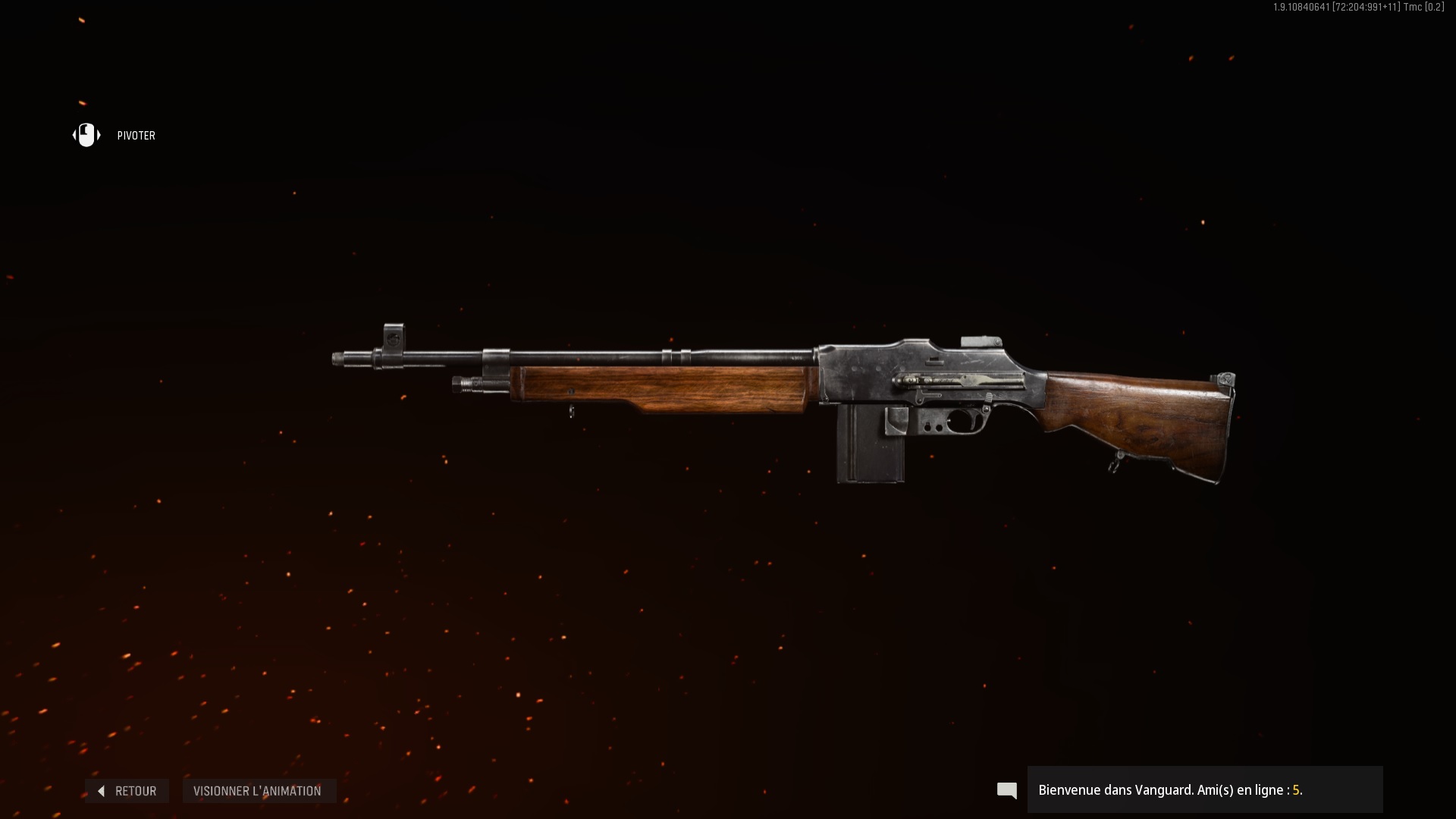This screenshot has width=1456, height=819.
Task: Open the chat bubble icon at bottom right
Action: pyautogui.click(x=1007, y=790)
